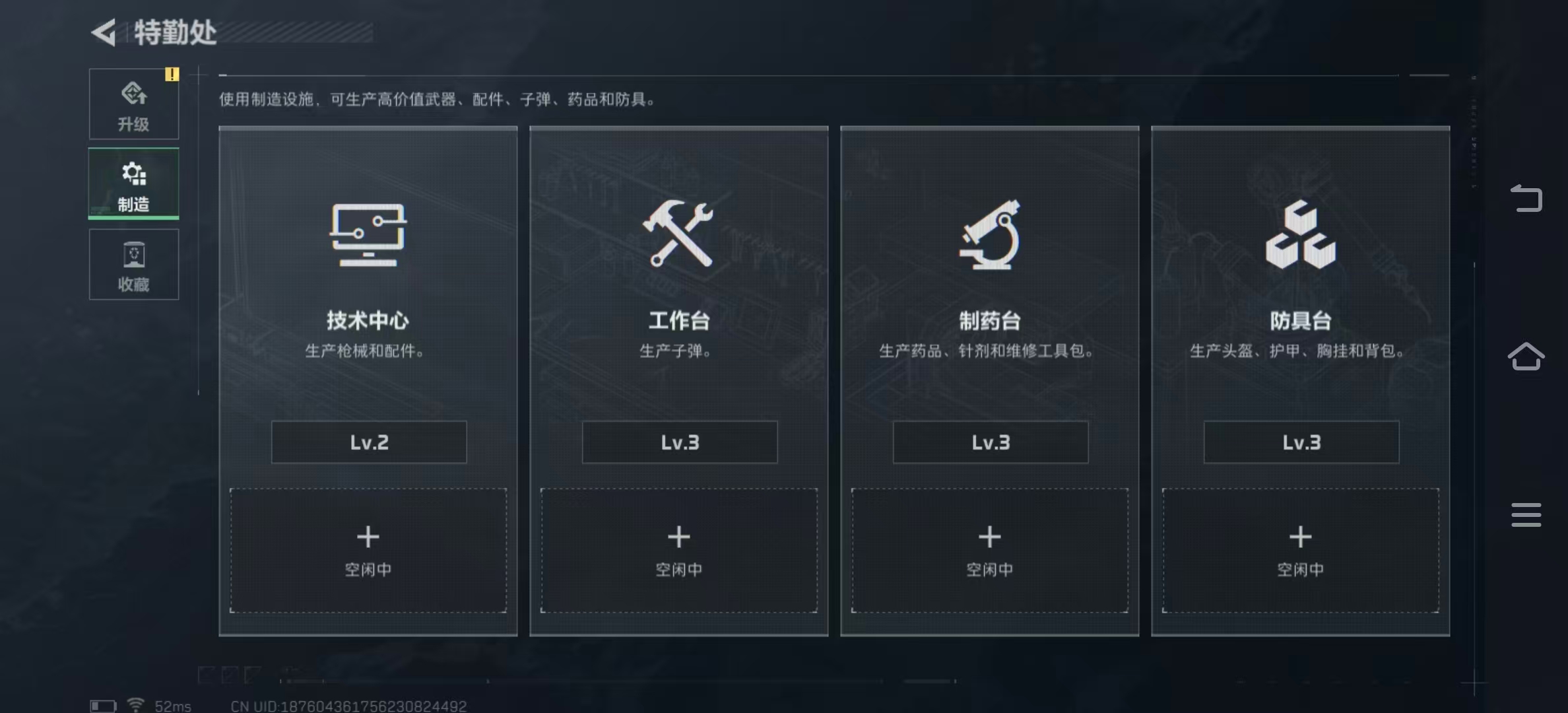Screen dimensions: 1568x713
Task: Select the 升级 upgrade icon in sidebar
Action: pos(134,95)
